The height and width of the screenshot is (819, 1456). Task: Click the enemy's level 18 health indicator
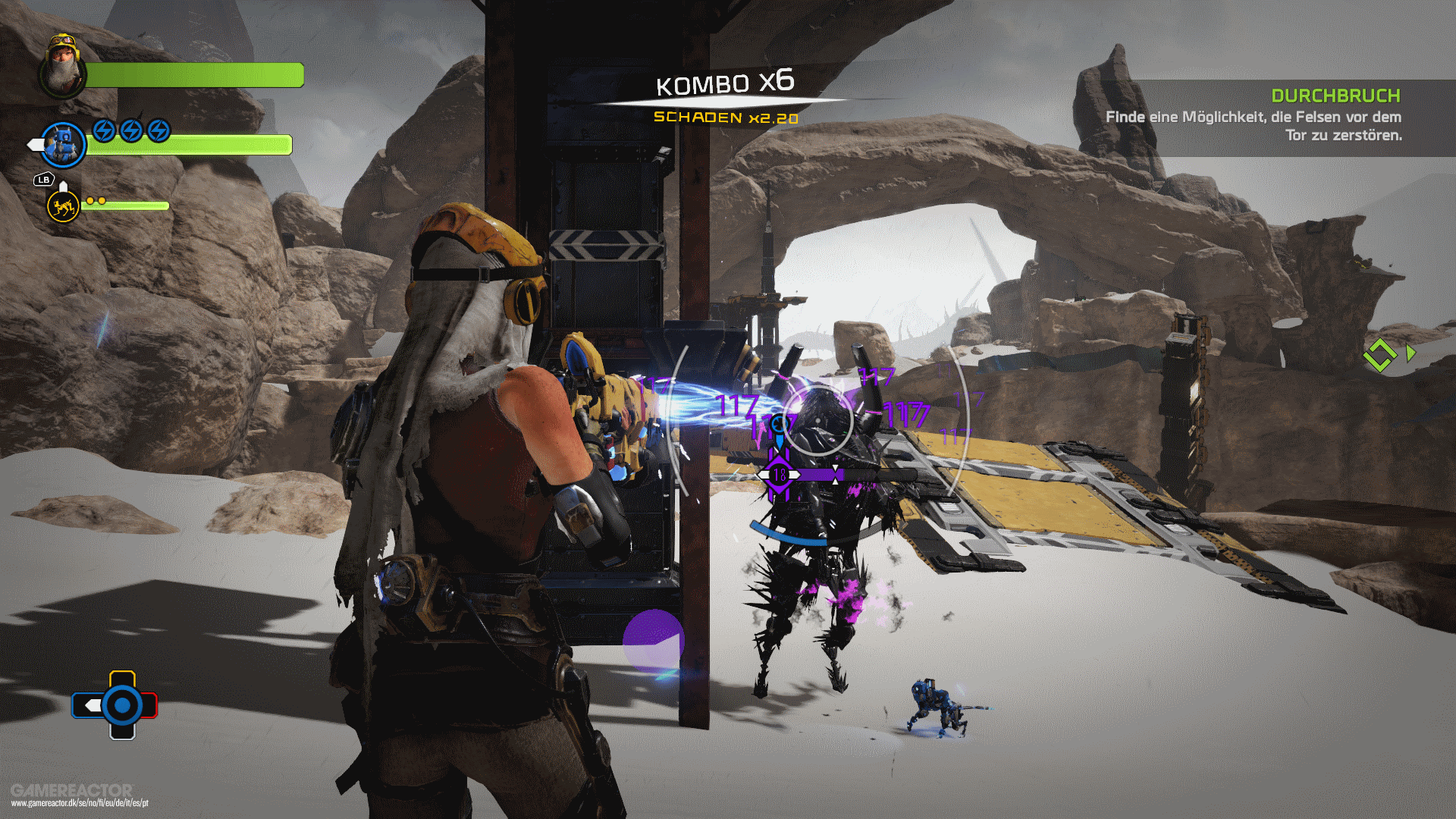click(780, 475)
